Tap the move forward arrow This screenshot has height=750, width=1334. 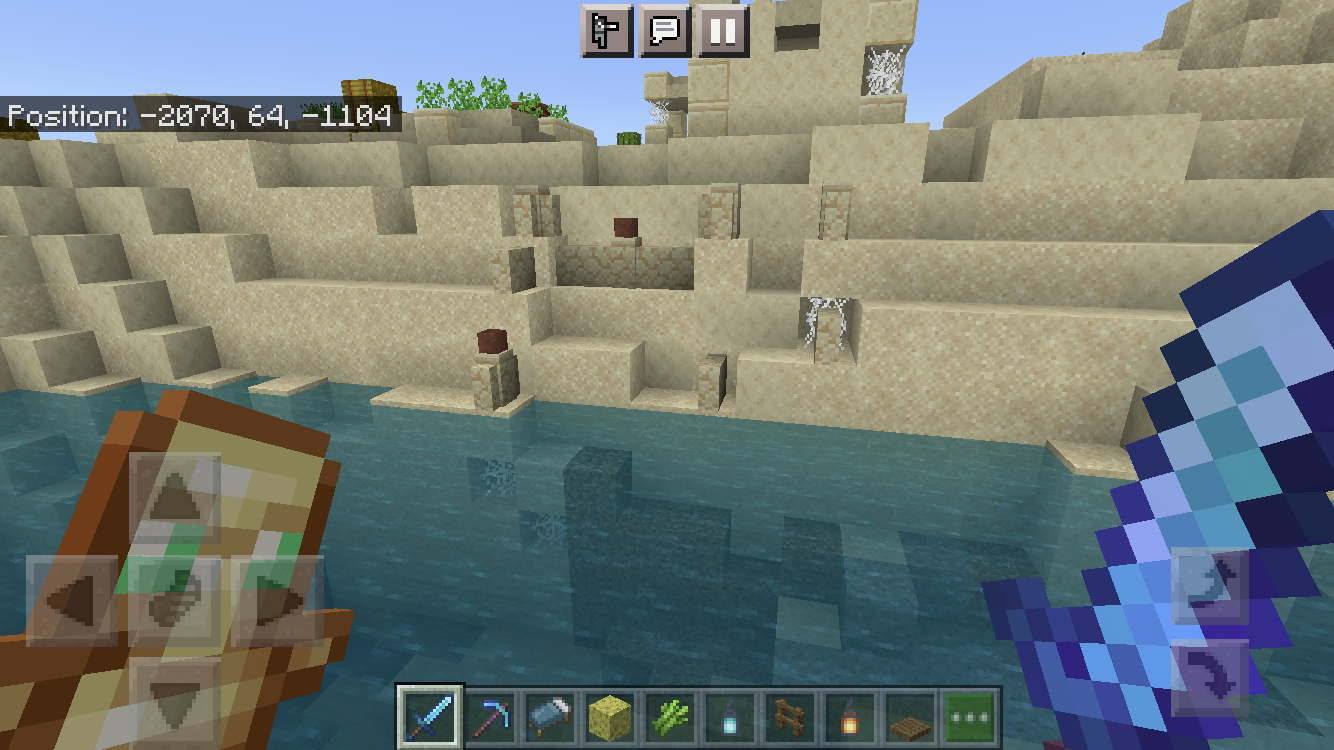176,498
